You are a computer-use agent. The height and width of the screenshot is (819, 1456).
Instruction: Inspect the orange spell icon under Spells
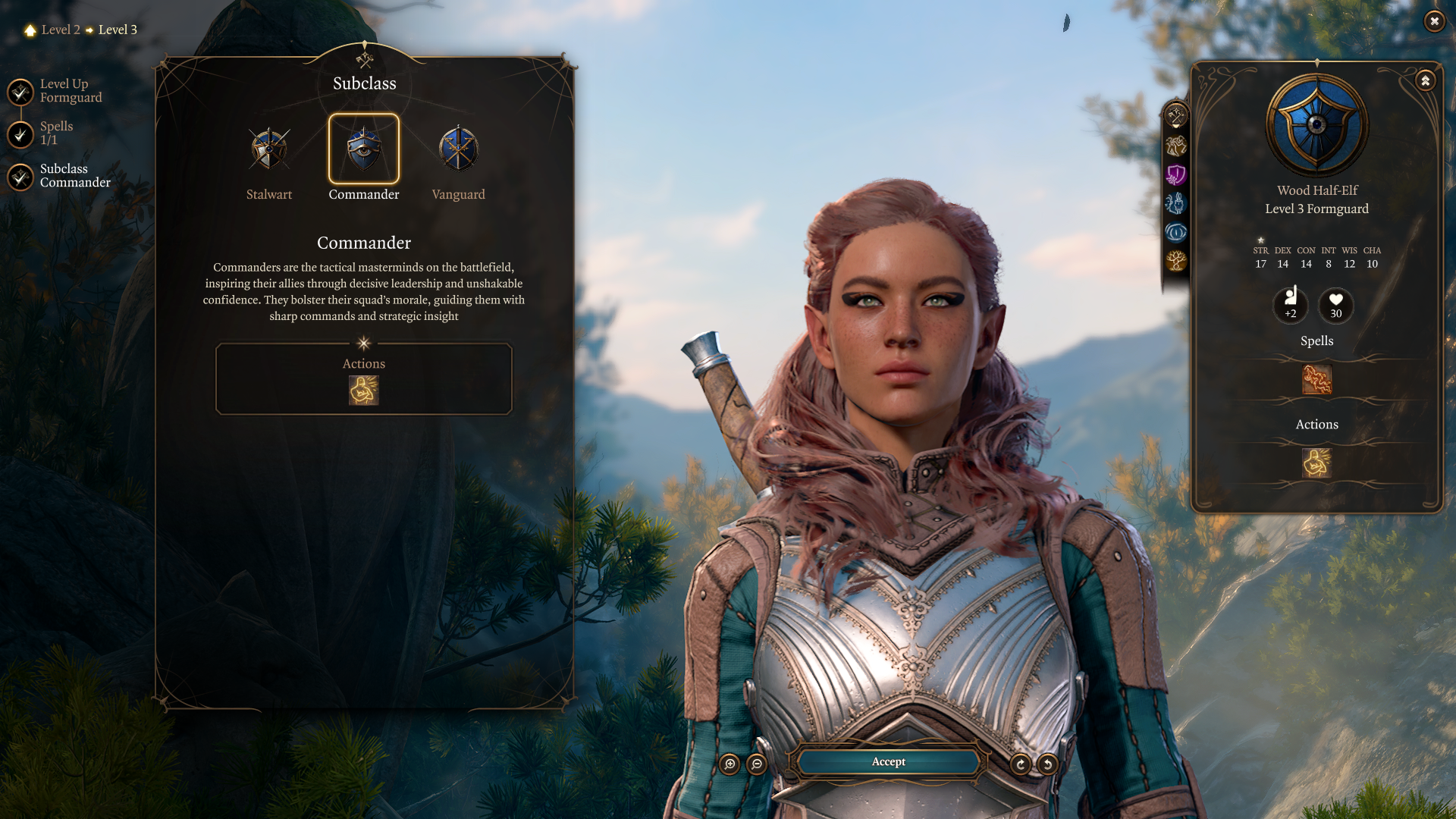[x=1317, y=379]
